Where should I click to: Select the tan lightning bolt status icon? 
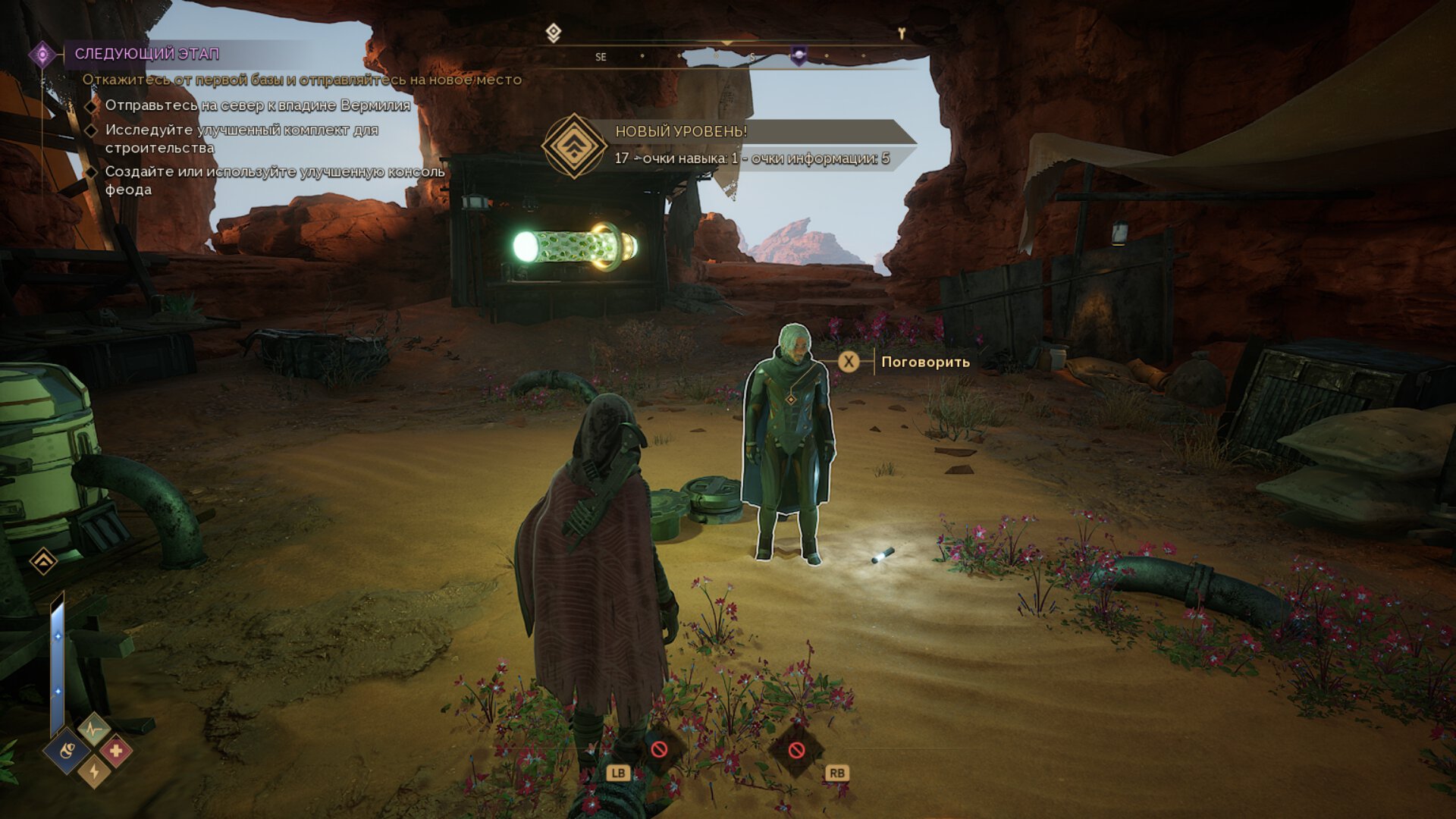point(94,771)
